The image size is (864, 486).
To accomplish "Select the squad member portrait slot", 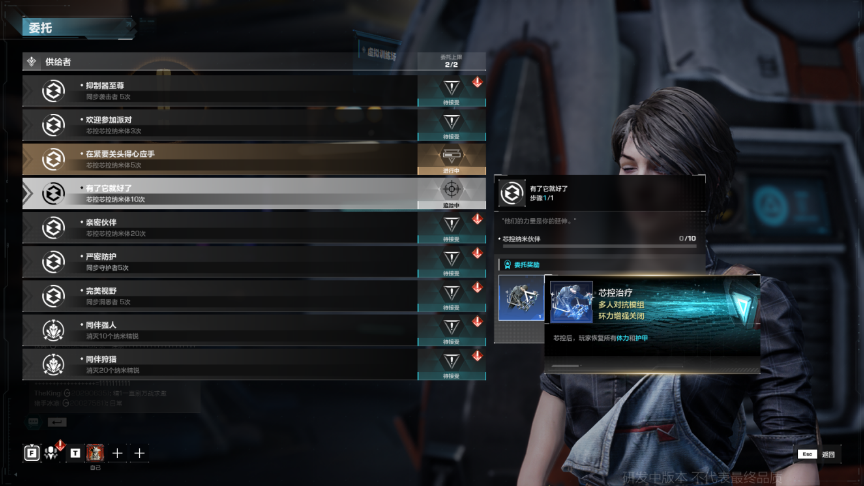I will tap(95, 453).
